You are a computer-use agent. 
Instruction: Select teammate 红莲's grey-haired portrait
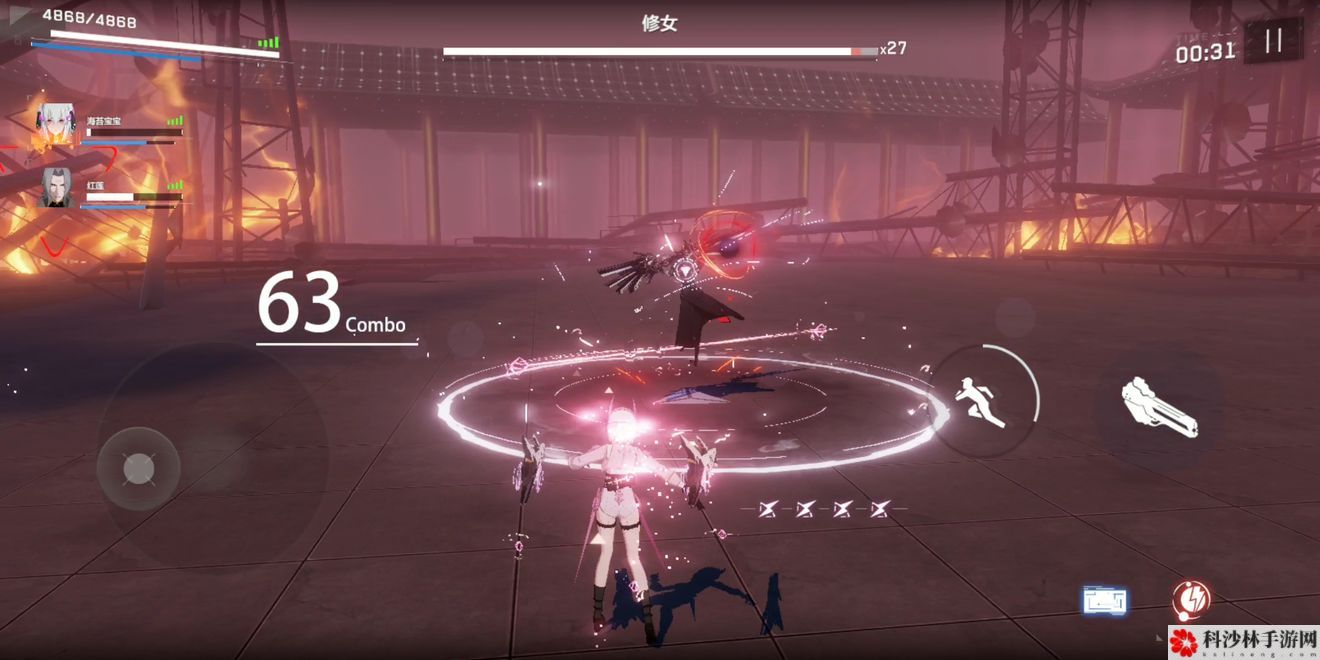pos(57,188)
